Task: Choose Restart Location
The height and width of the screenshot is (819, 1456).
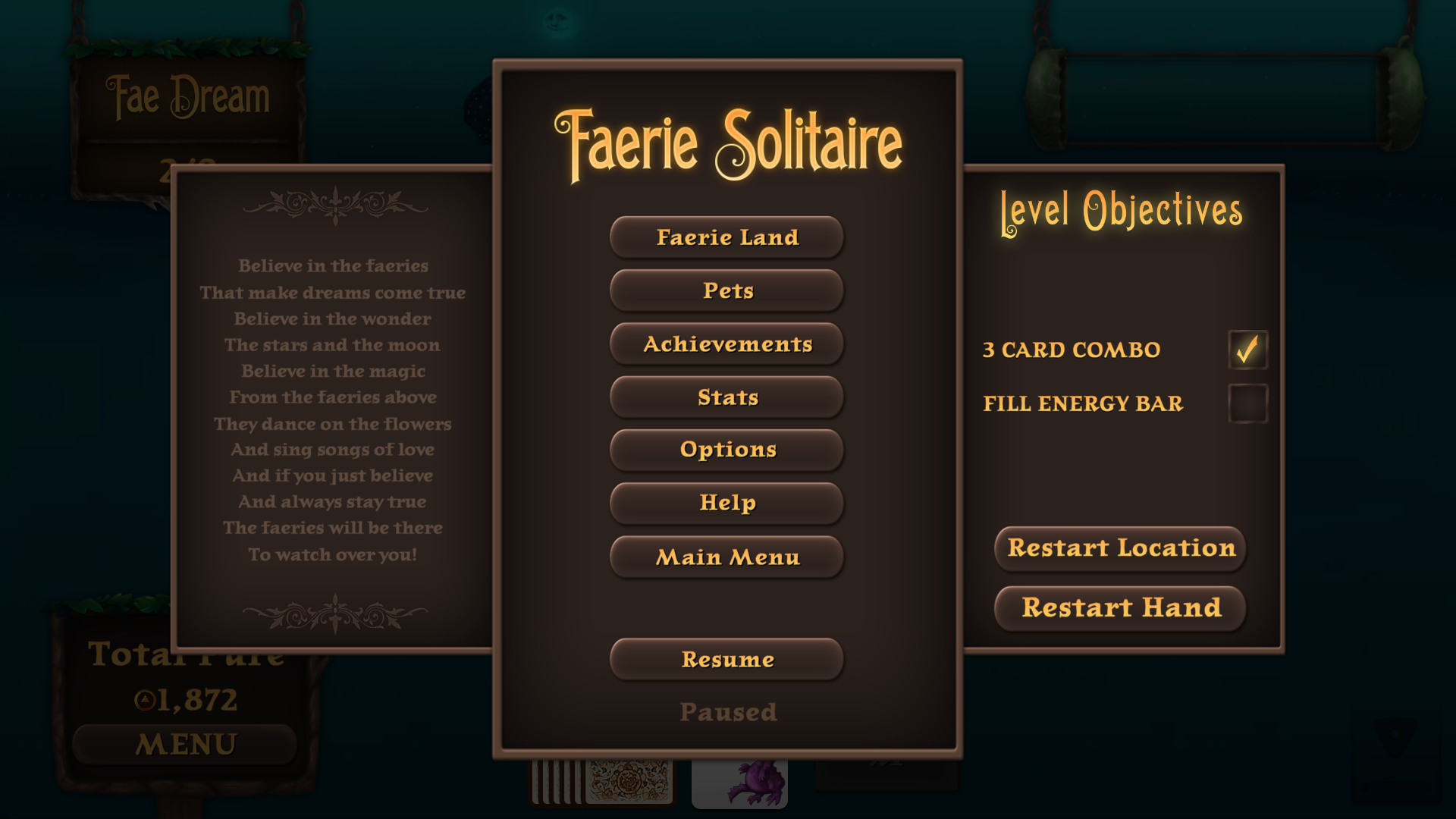Action: 1121,548
